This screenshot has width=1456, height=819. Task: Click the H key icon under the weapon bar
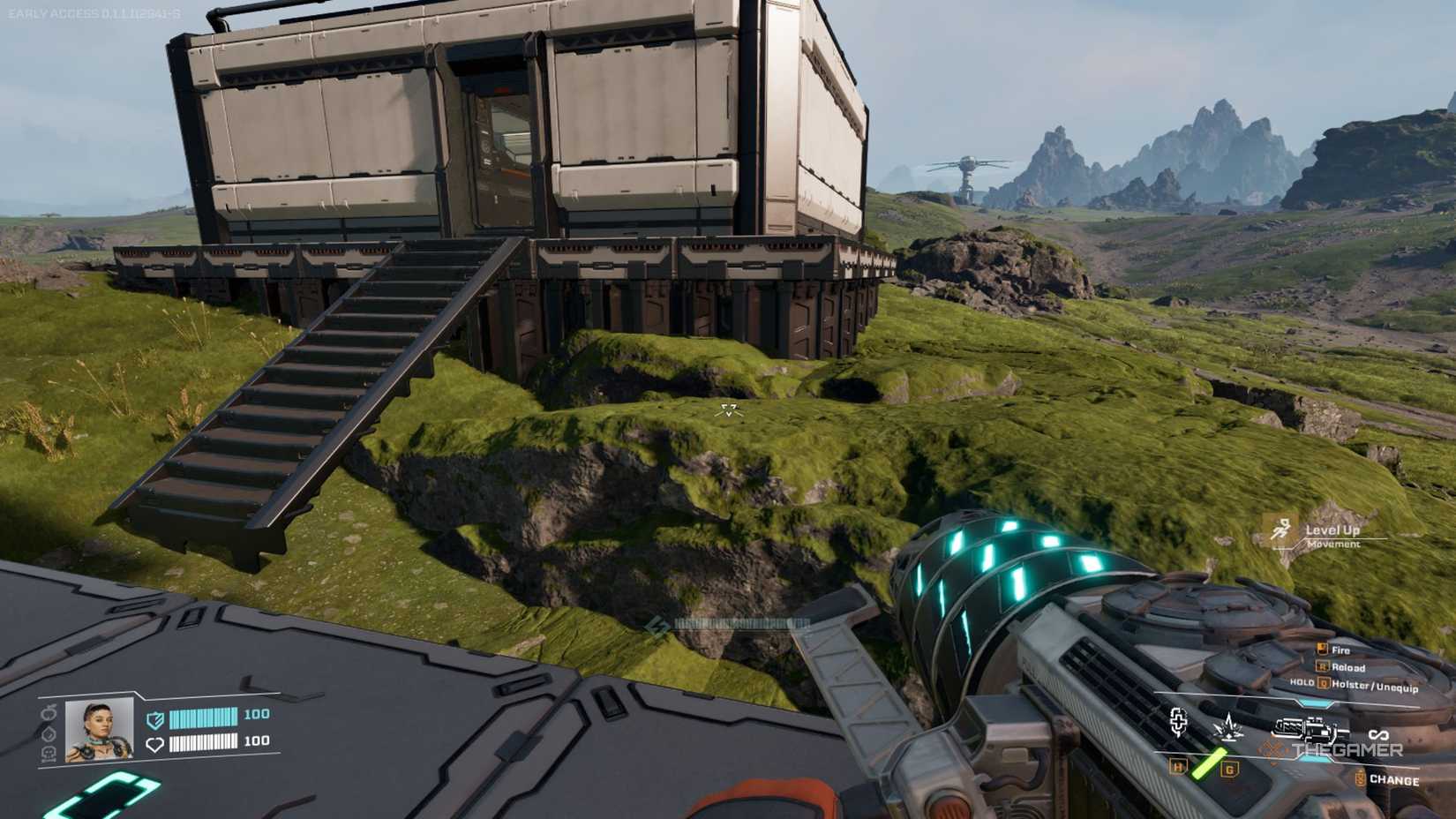pyautogui.click(x=1177, y=767)
